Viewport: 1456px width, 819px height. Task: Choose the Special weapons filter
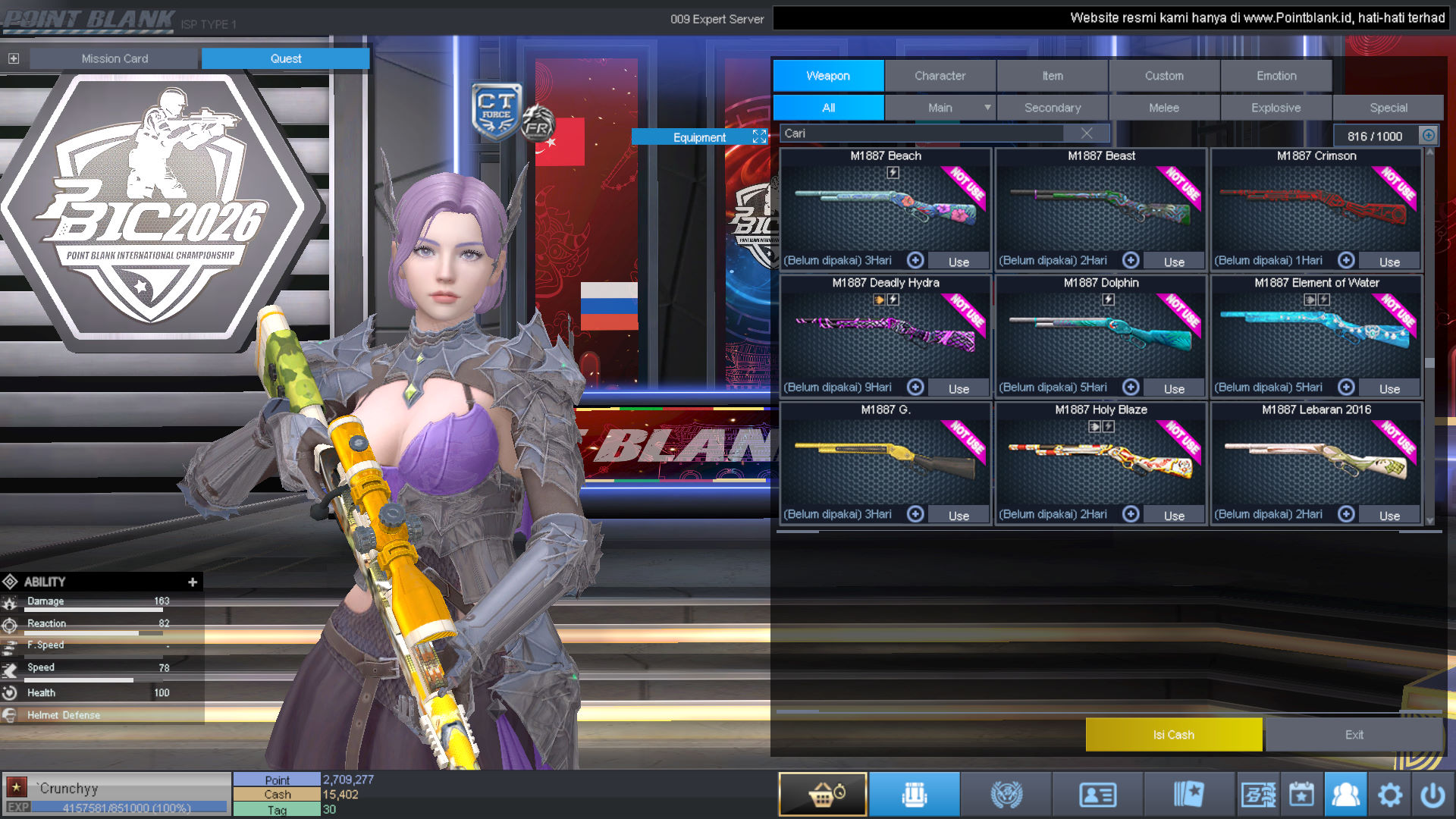[x=1388, y=108]
